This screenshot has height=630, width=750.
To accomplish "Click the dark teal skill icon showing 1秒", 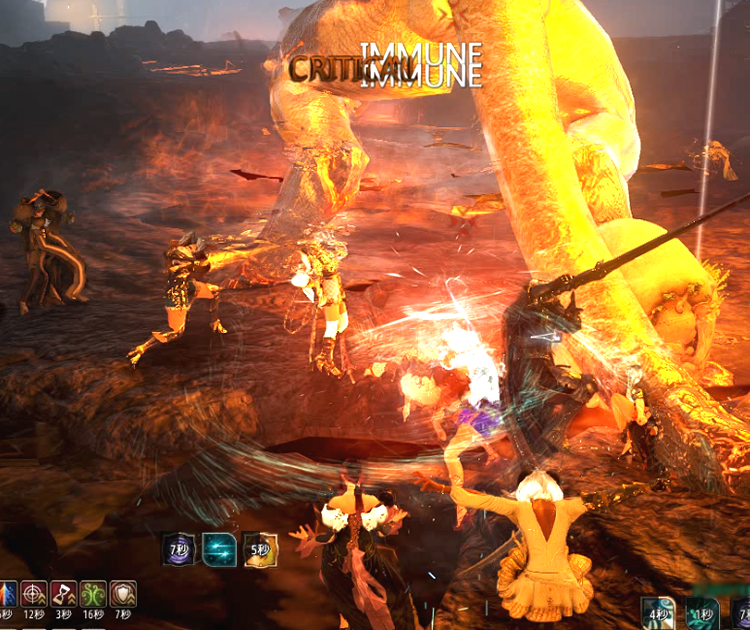I will [702, 613].
